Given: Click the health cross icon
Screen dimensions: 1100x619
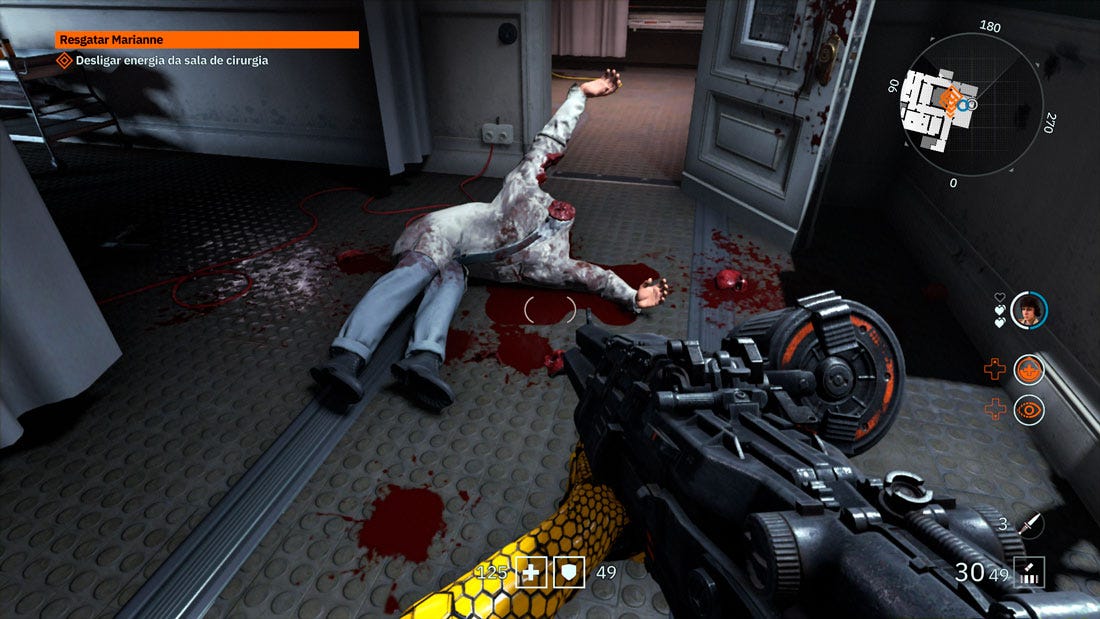Looking at the screenshot, I should [531, 573].
